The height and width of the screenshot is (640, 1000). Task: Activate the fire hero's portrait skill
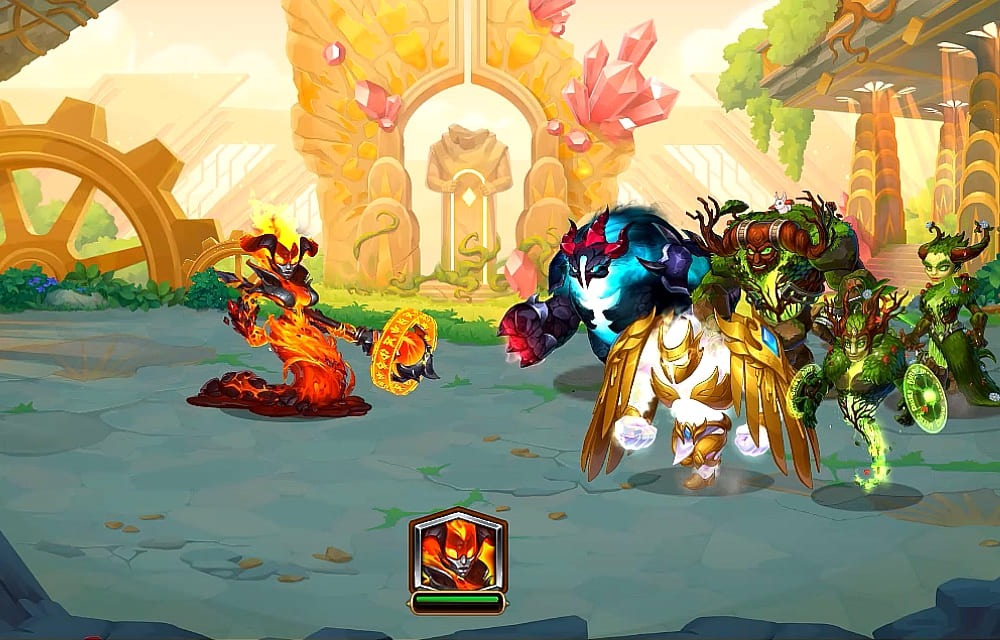(x=458, y=551)
